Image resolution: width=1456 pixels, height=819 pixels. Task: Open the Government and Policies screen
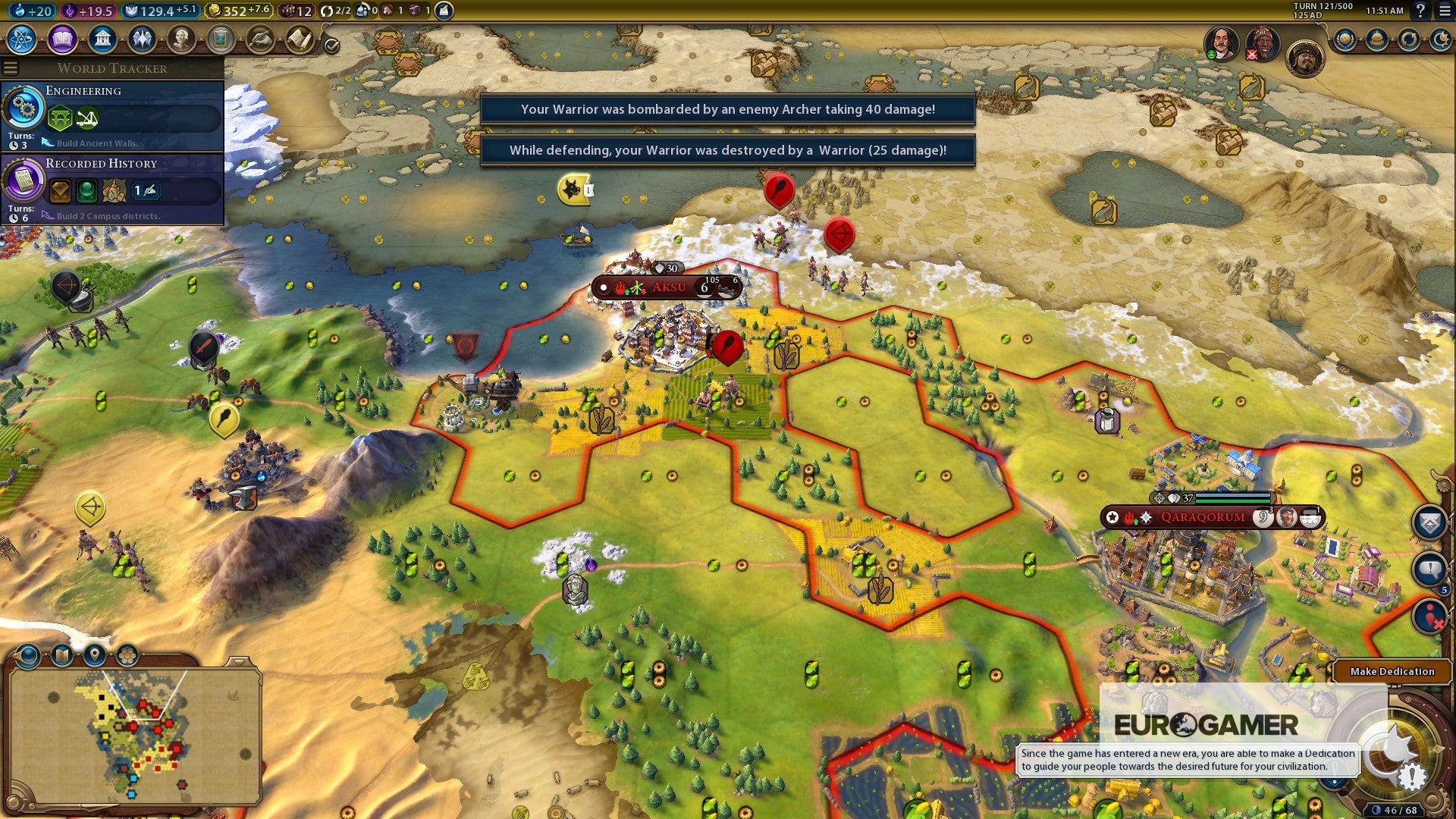[x=102, y=39]
